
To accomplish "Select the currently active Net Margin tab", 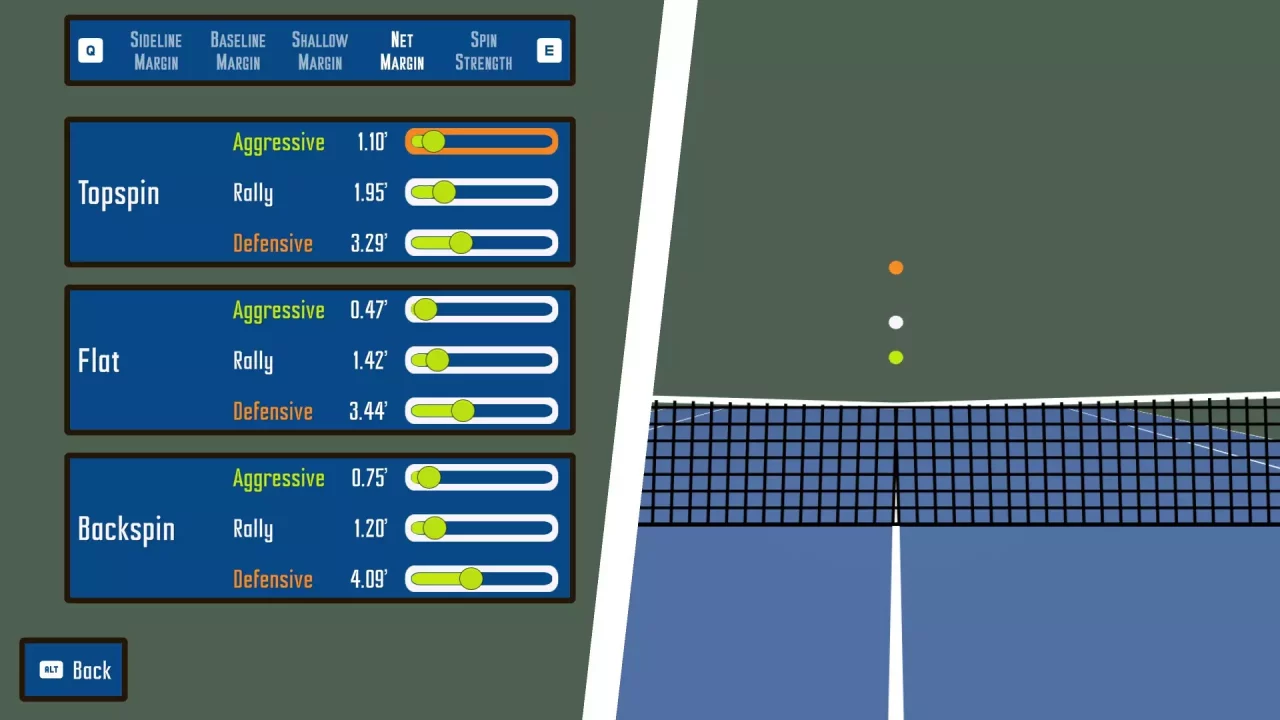I will (401, 51).
